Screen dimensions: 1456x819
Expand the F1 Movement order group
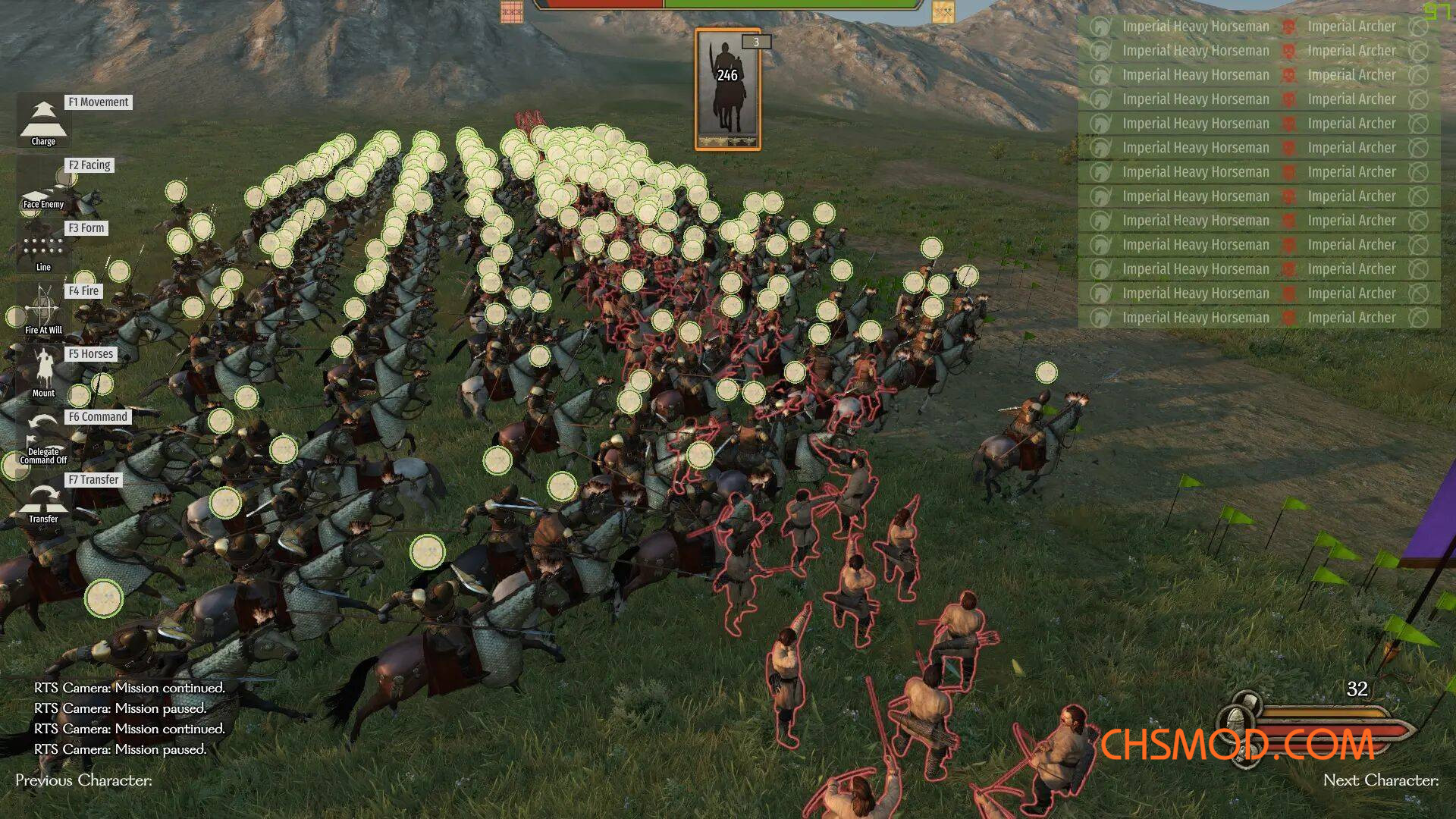click(x=99, y=102)
